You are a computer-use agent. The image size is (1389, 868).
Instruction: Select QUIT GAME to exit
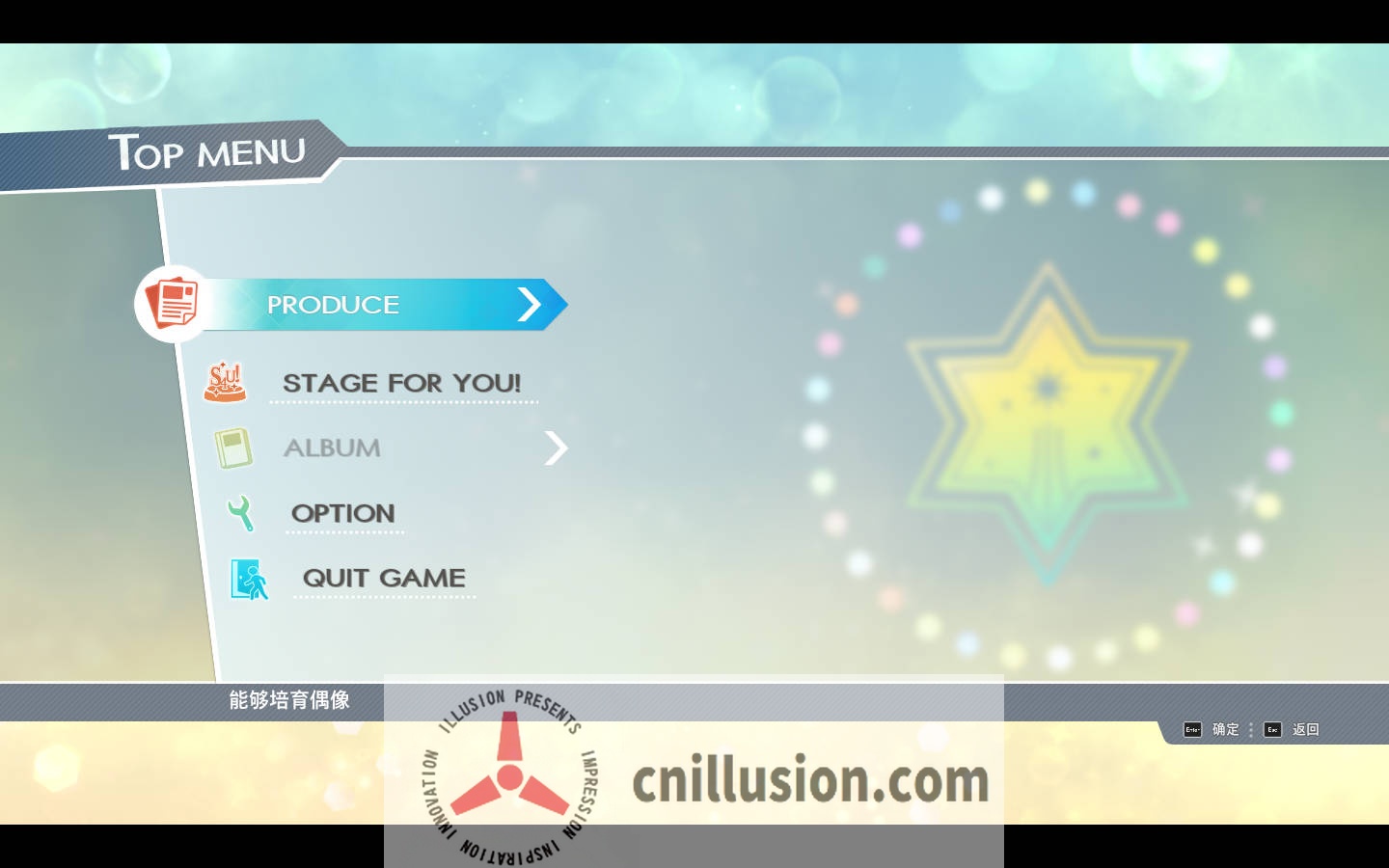pyautogui.click(x=383, y=578)
